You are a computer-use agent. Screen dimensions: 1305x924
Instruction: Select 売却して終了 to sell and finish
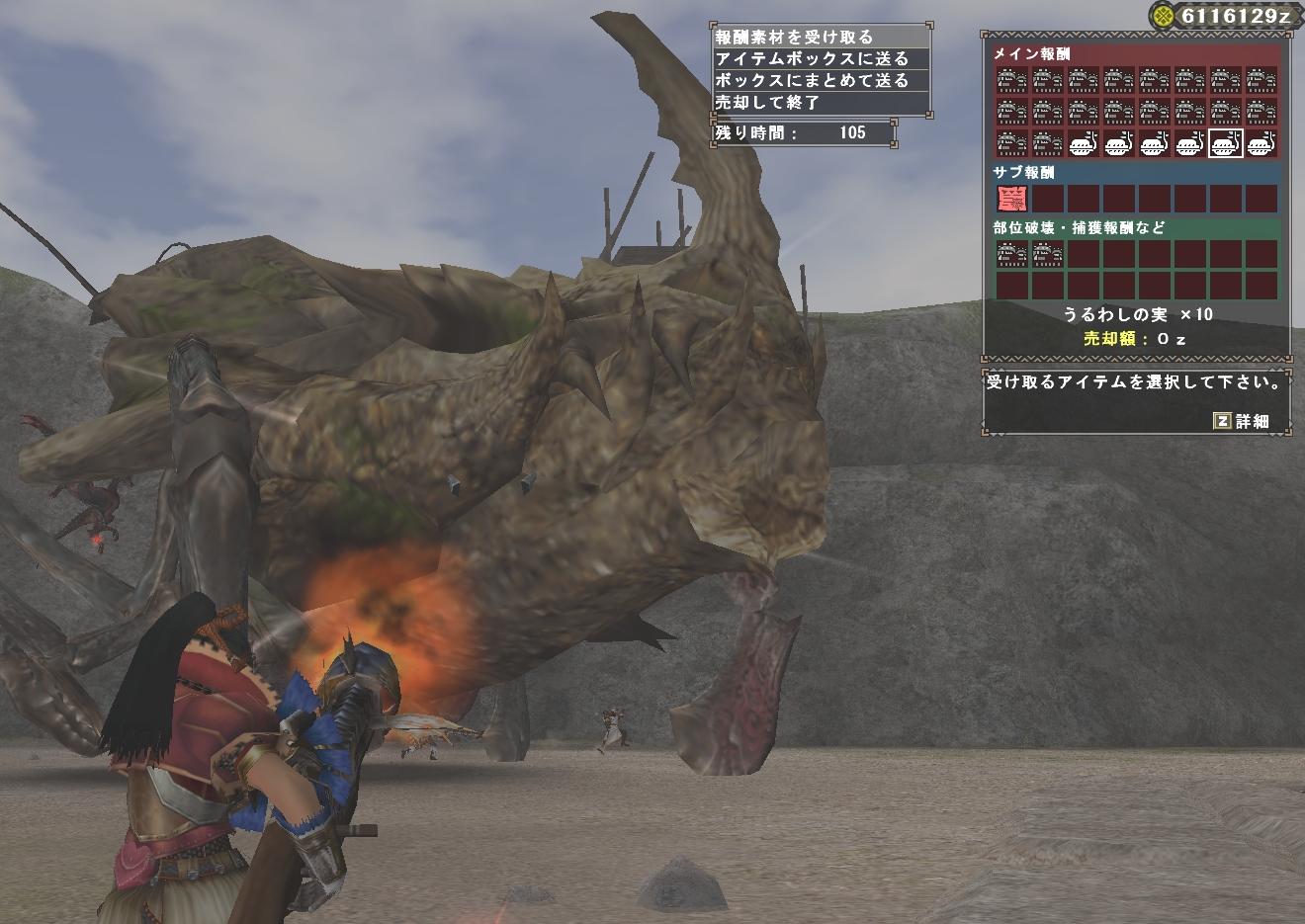pos(820,102)
